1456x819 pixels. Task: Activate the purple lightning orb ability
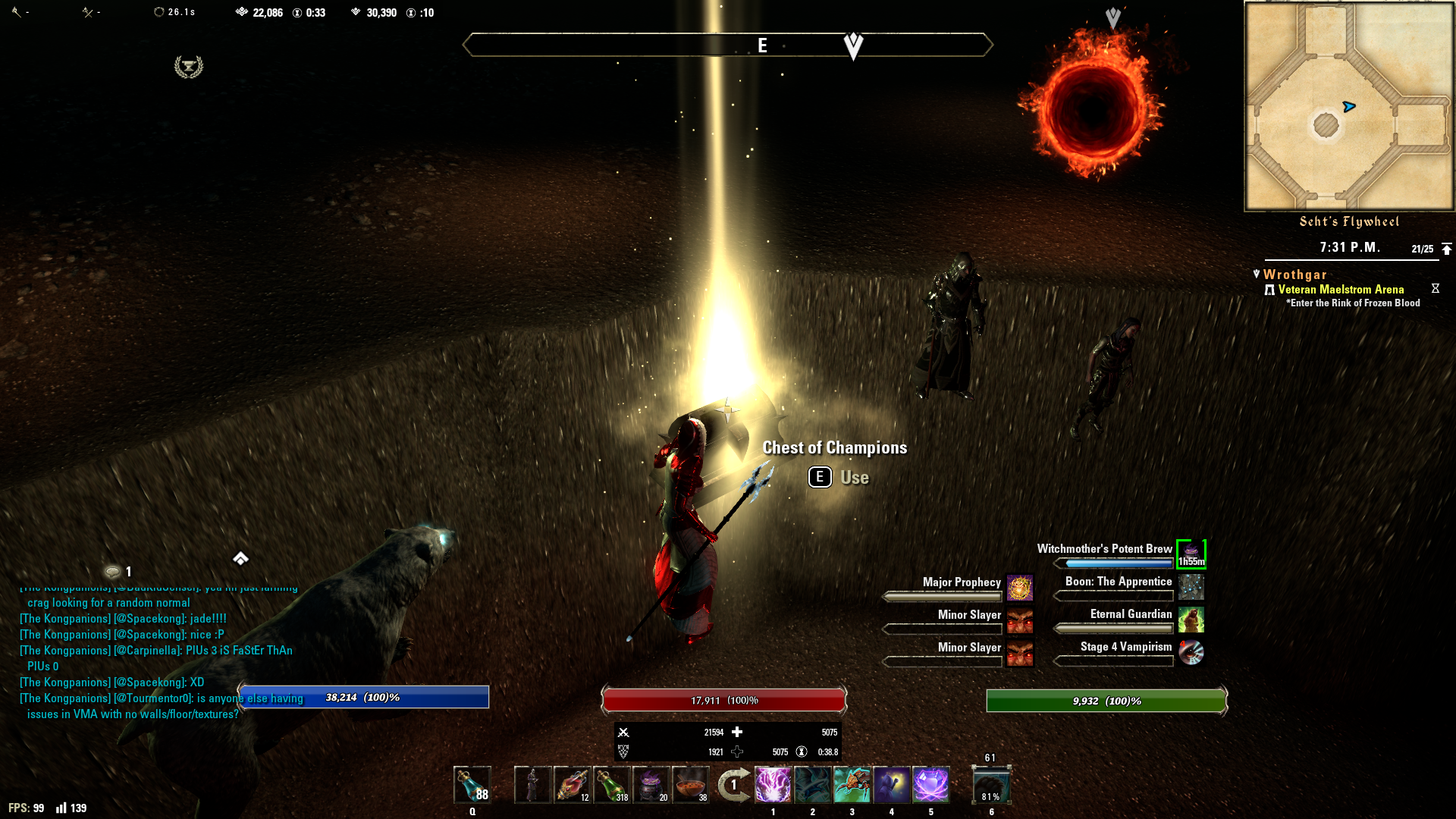coord(773,785)
